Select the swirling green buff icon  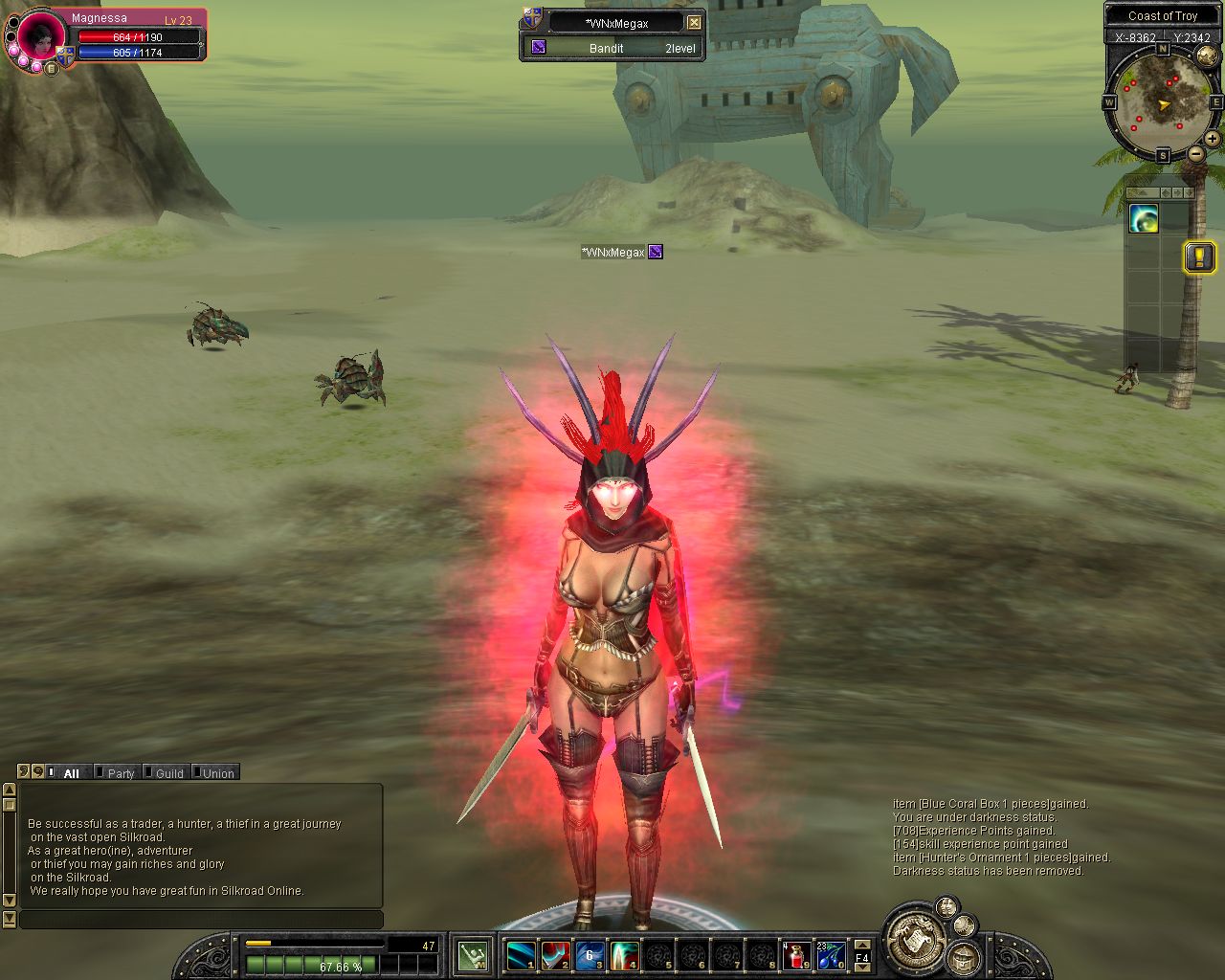[1144, 219]
